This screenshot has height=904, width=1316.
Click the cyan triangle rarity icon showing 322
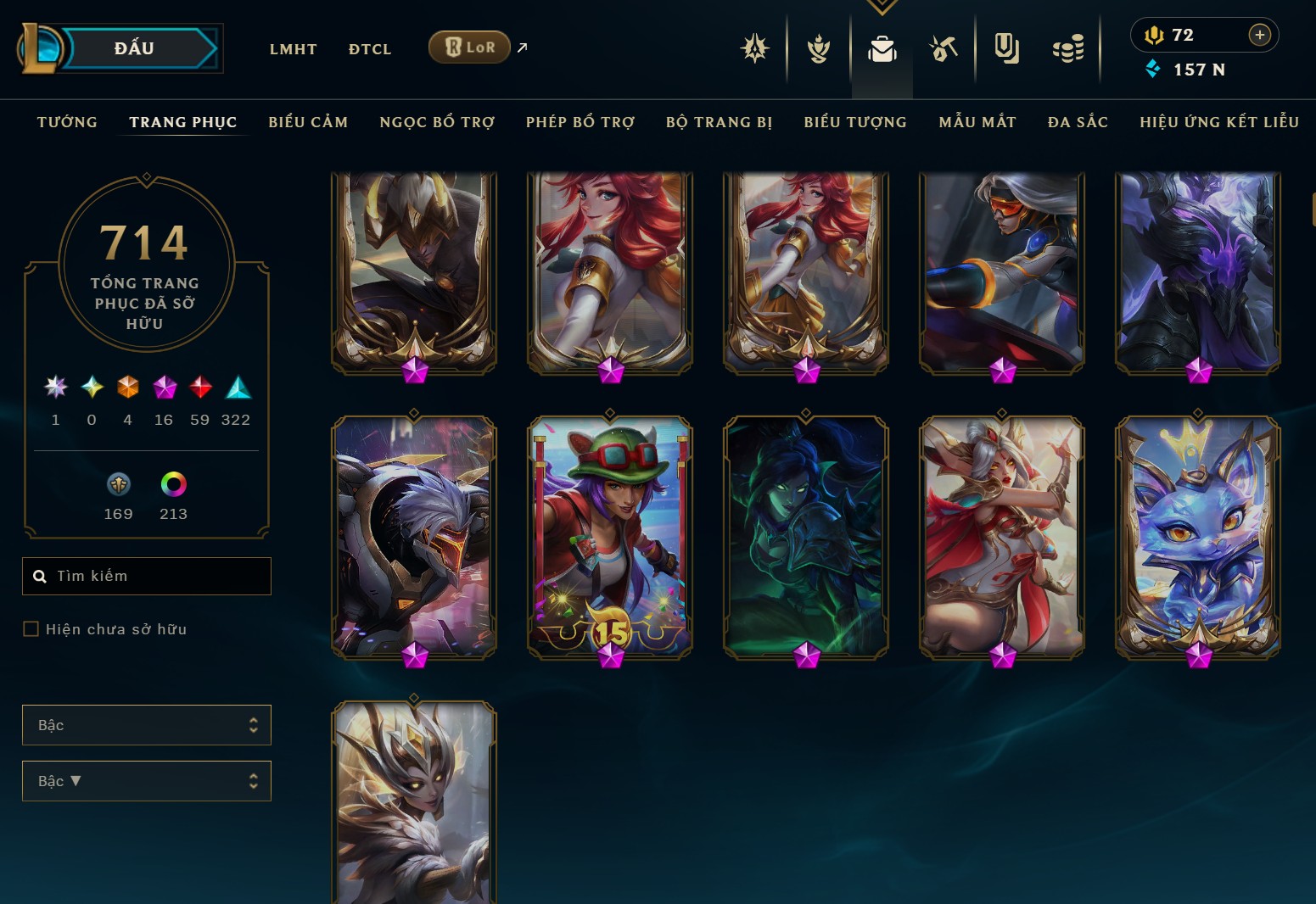237,388
